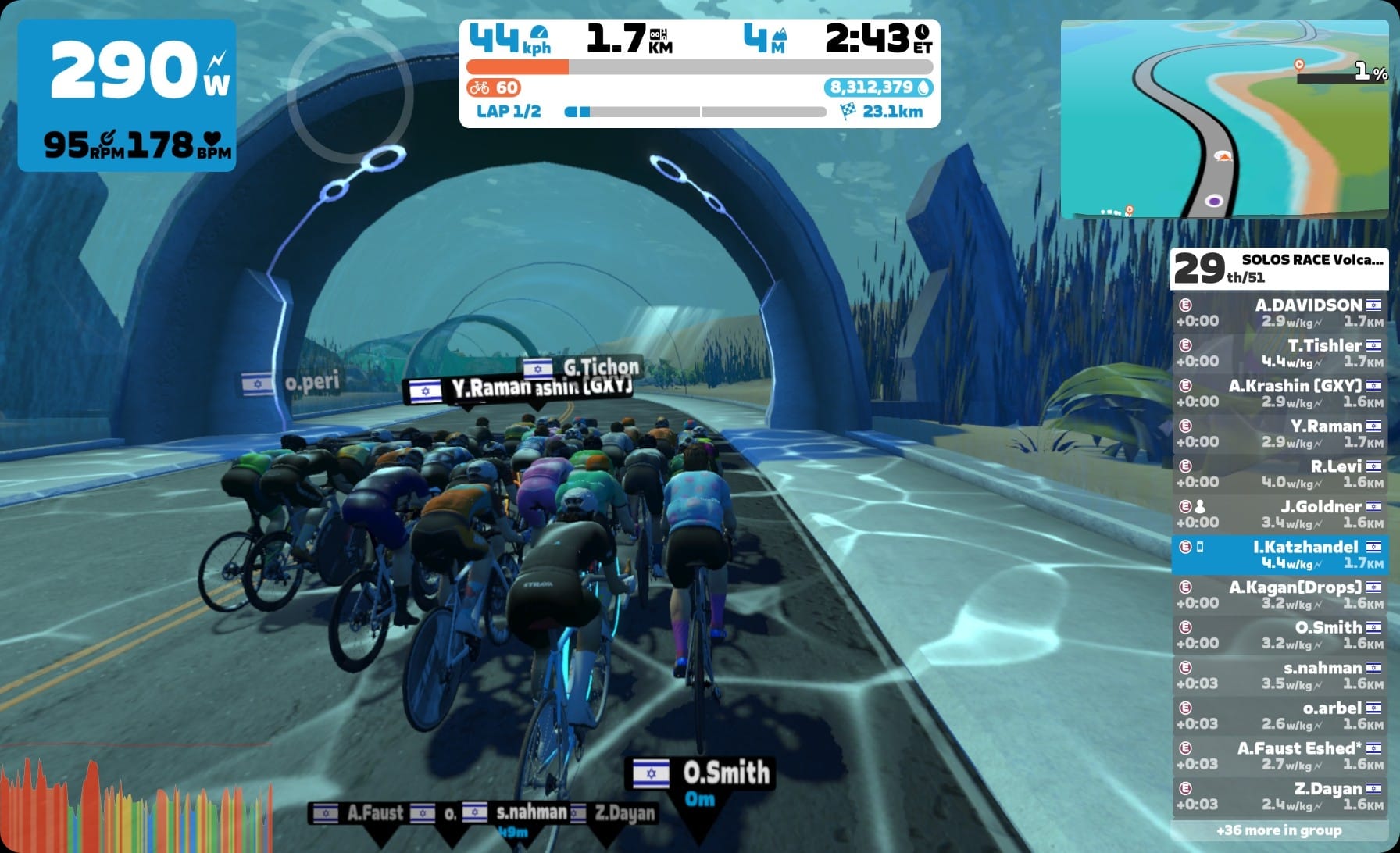Choose Z.Dayan row in the rider list
Viewport: 1400px width, 853px height.
coord(1279,796)
